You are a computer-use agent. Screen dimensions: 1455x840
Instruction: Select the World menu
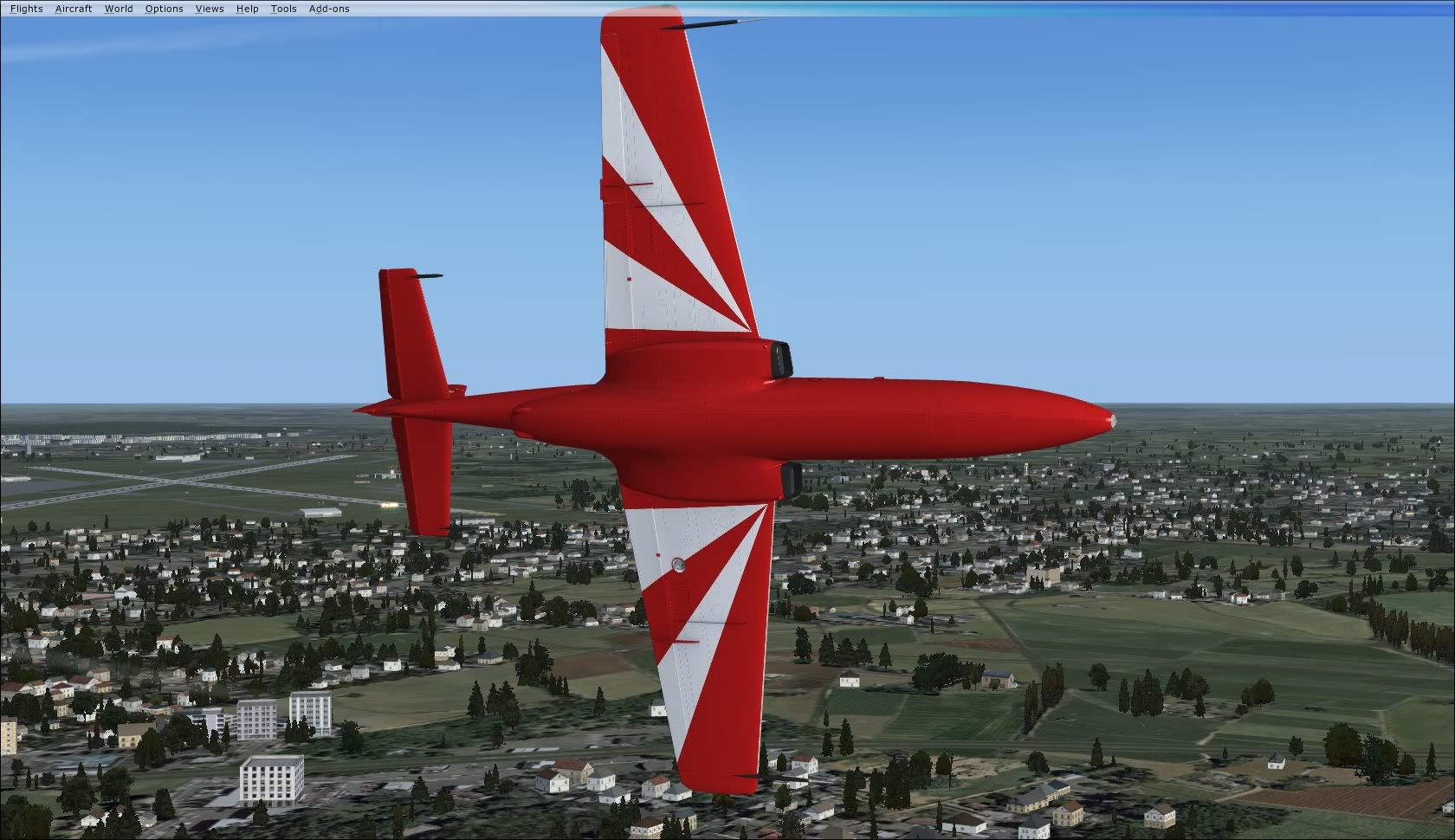[x=119, y=9]
